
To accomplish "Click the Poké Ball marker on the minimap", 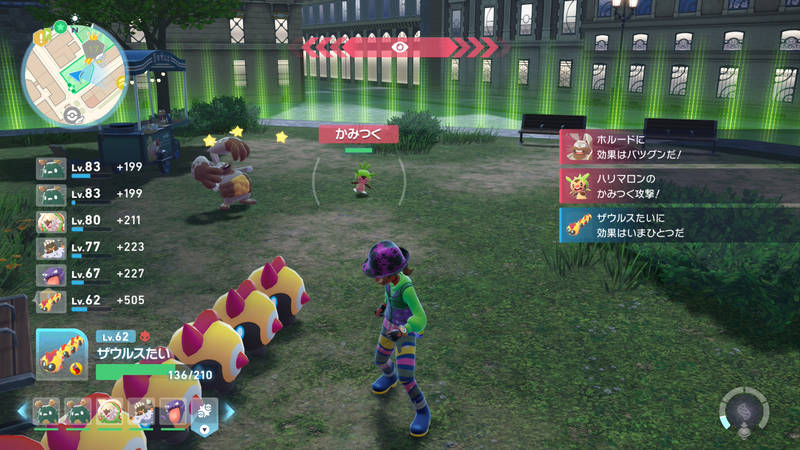I will [70, 113].
